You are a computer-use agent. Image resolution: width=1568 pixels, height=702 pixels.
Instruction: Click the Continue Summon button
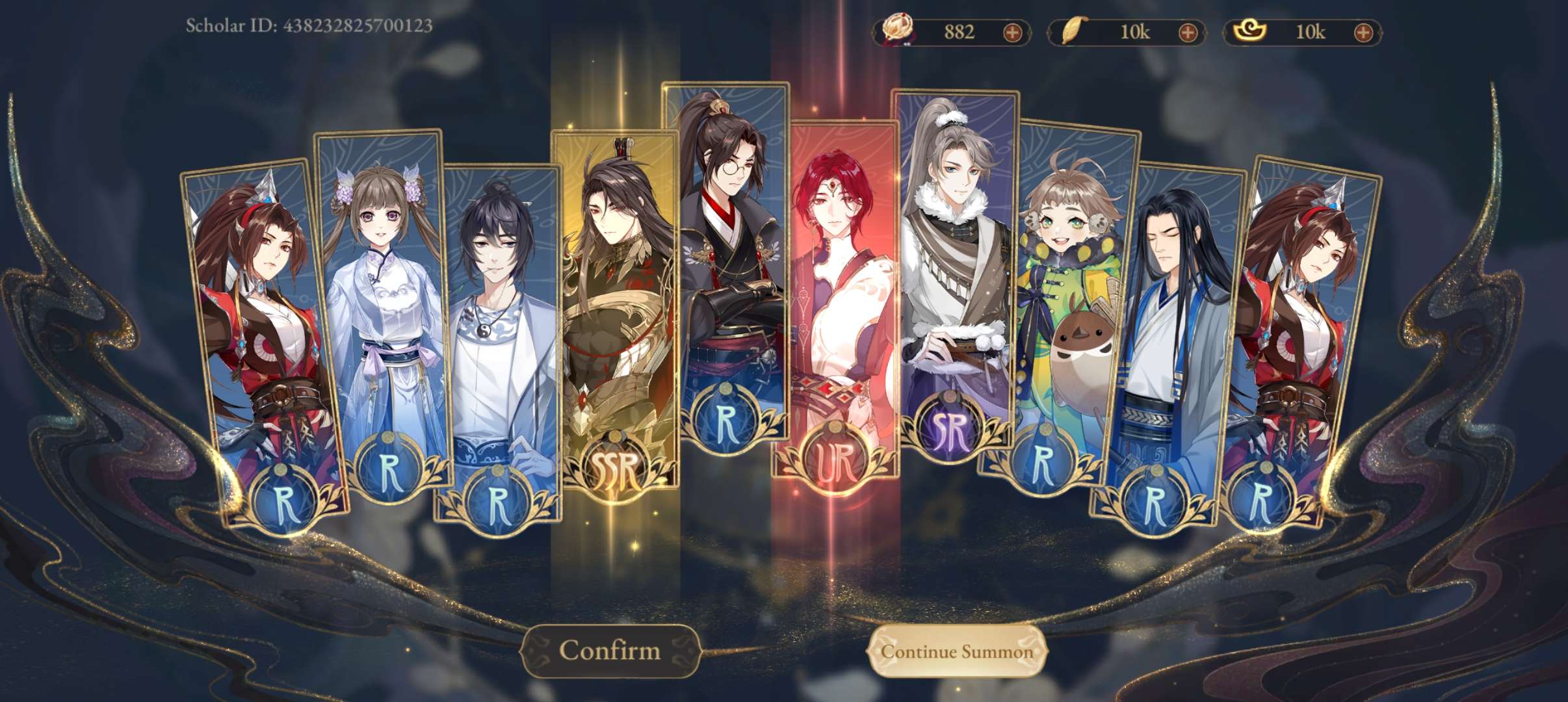[x=957, y=651]
